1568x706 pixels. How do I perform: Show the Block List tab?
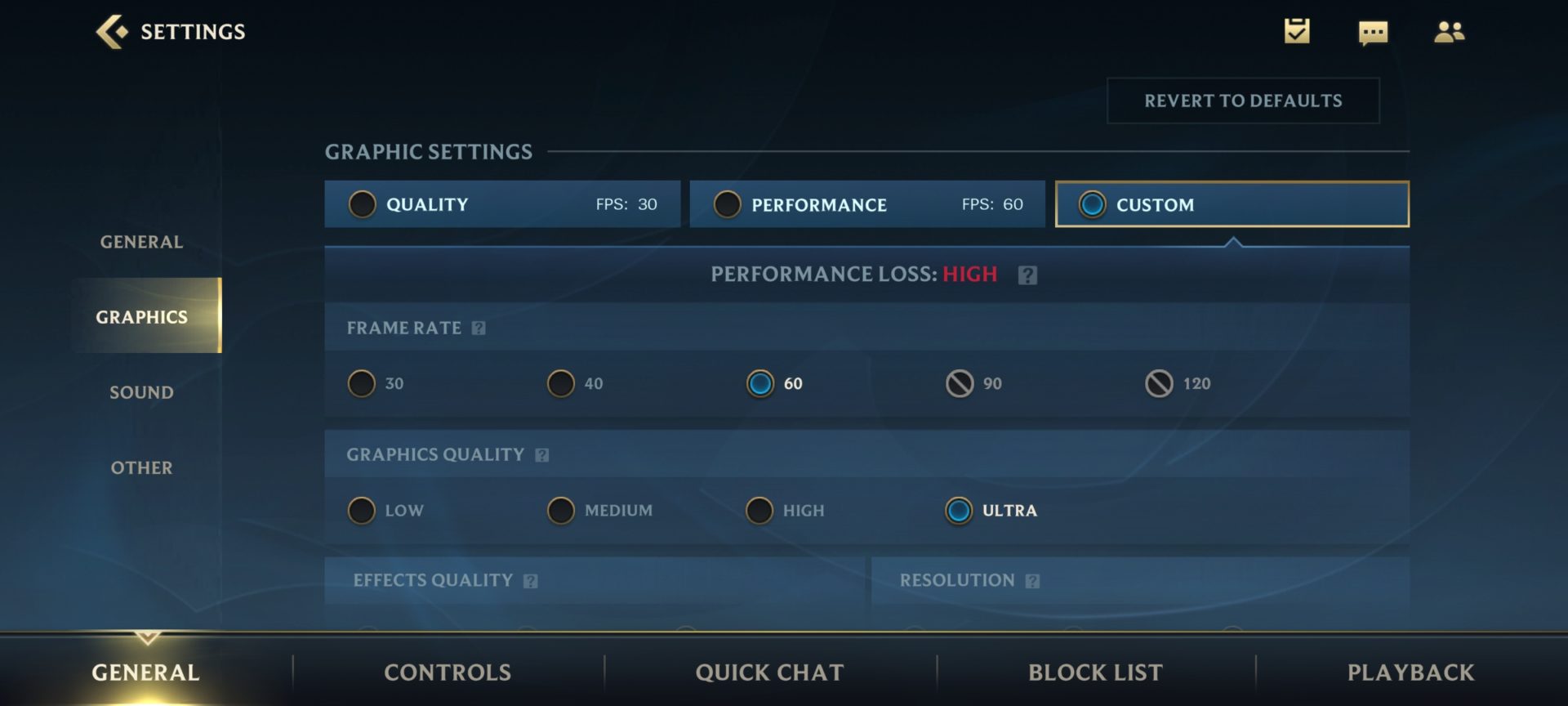pyautogui.click(x=1095, y=672)
